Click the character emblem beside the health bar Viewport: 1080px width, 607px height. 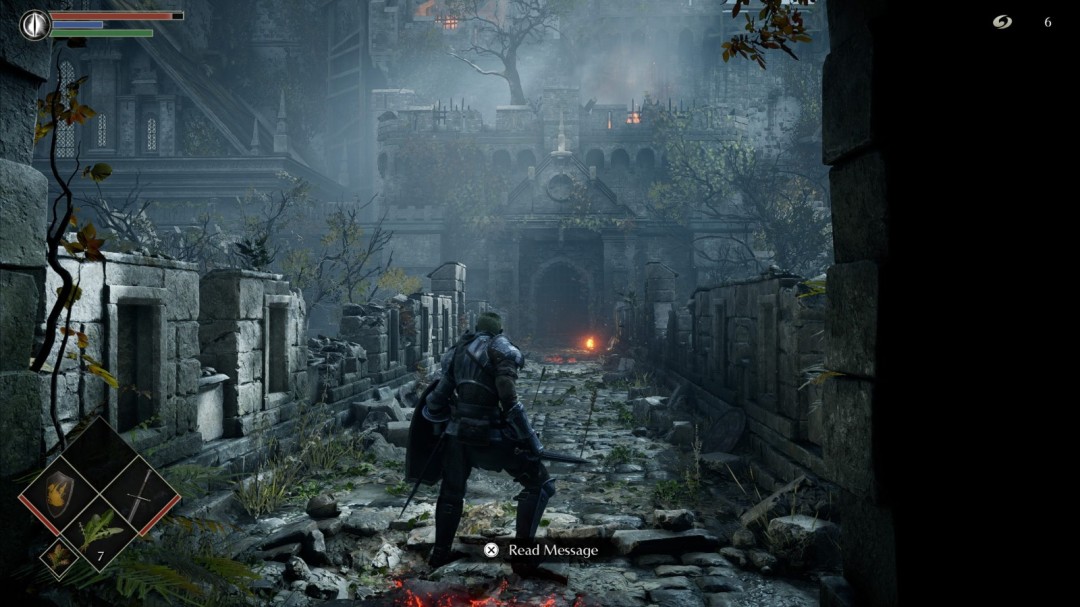tap(35, 24)
